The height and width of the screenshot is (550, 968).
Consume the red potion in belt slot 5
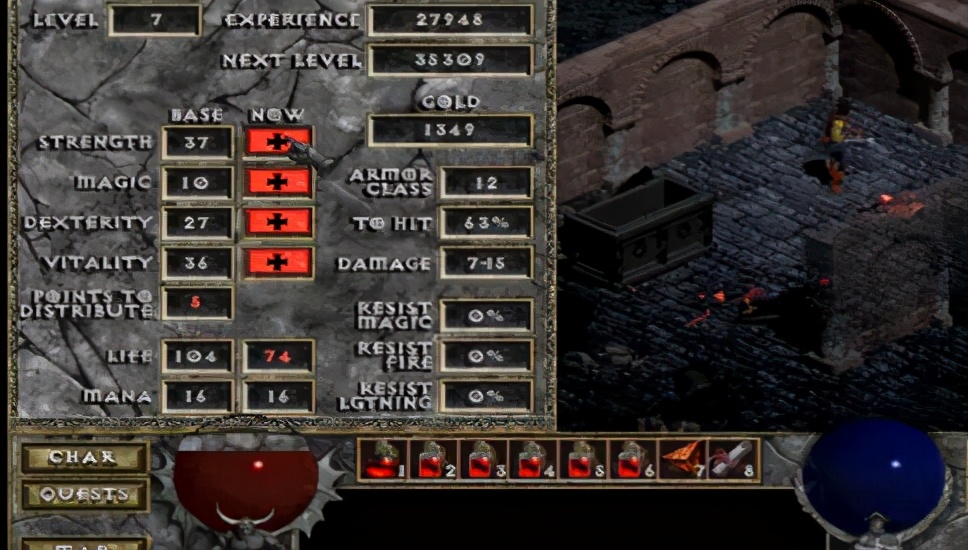(x=582, y=459)
